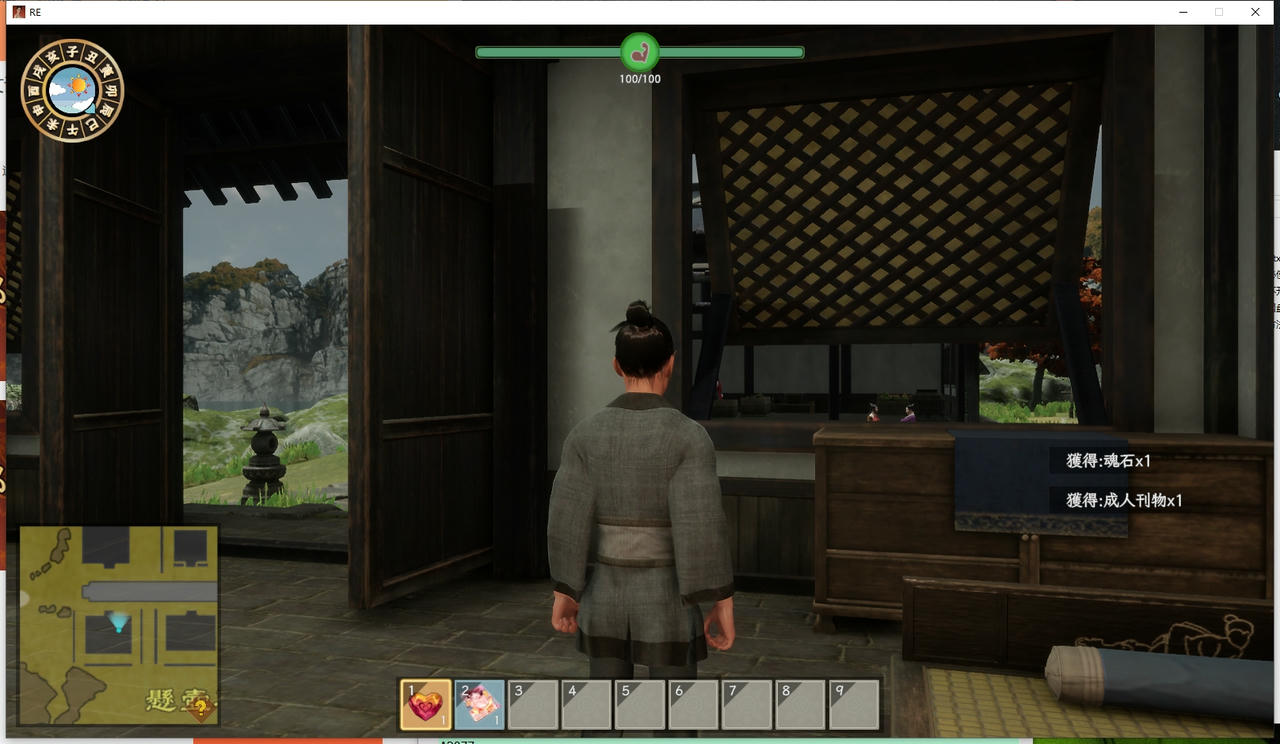Click the question mark marker on the minimap
The image size is (1280, 744).
point(202,709)
